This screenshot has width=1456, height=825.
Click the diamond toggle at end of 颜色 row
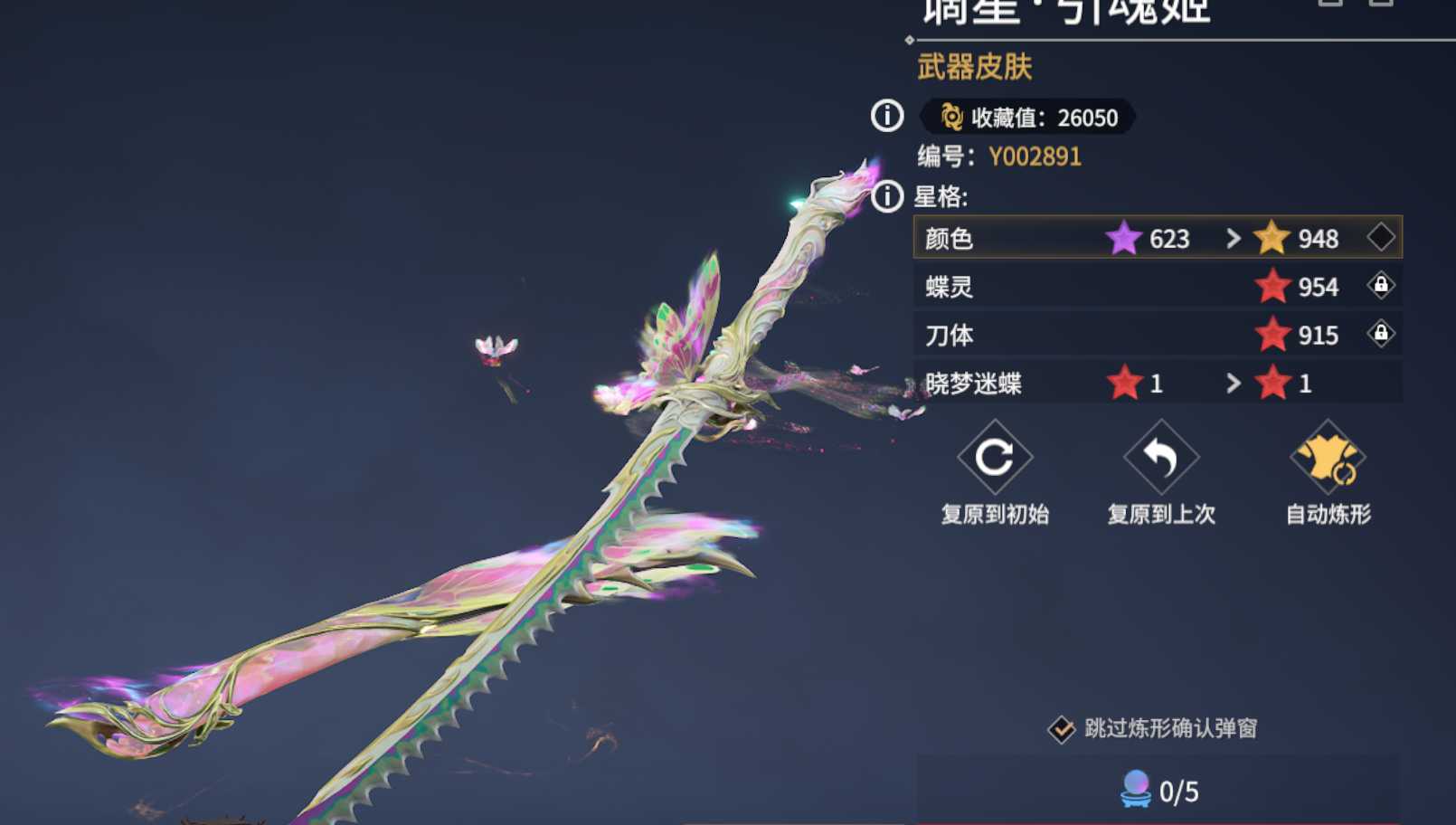click(1382, 239)
